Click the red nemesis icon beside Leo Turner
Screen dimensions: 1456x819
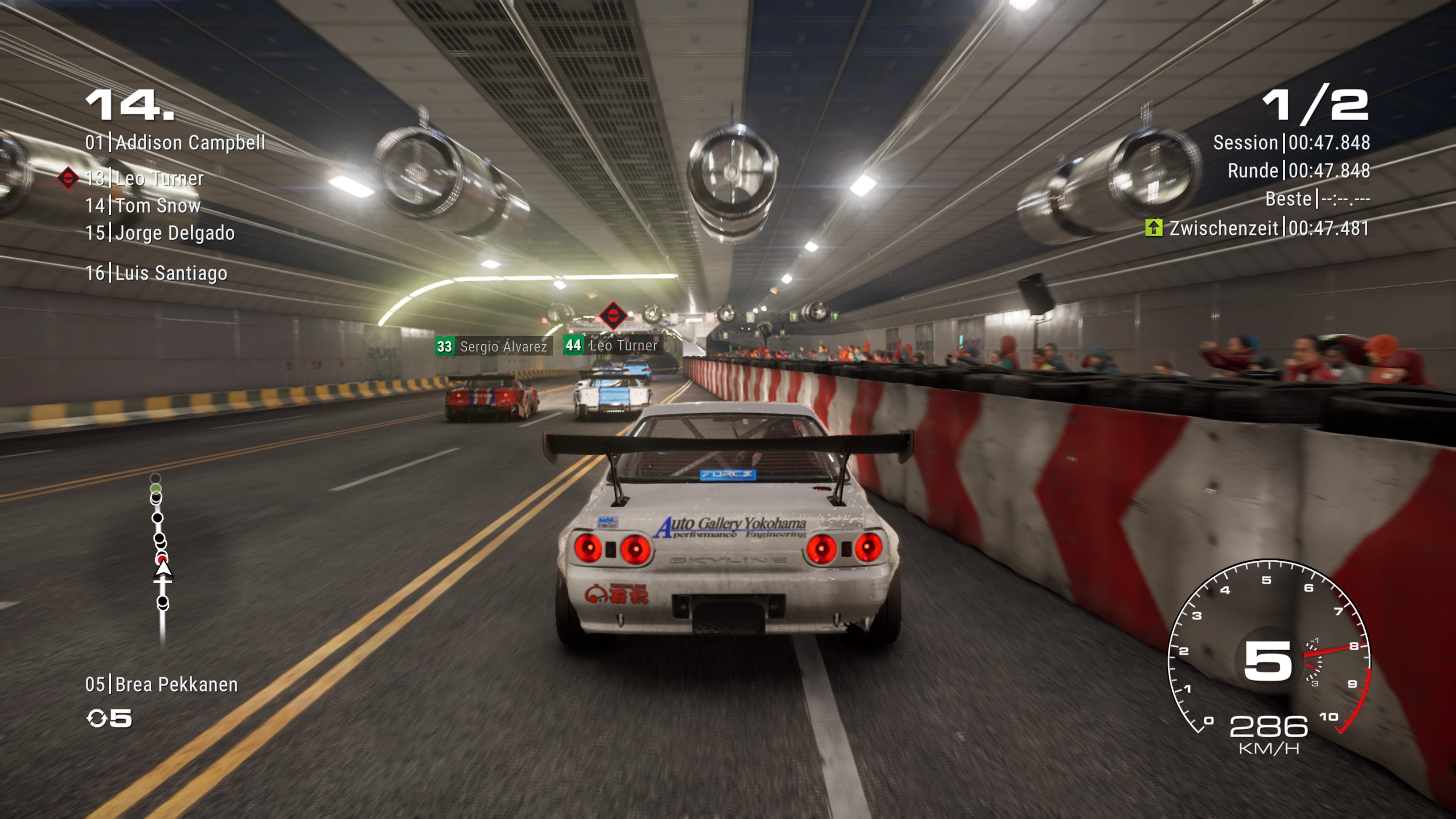(68, 178)
